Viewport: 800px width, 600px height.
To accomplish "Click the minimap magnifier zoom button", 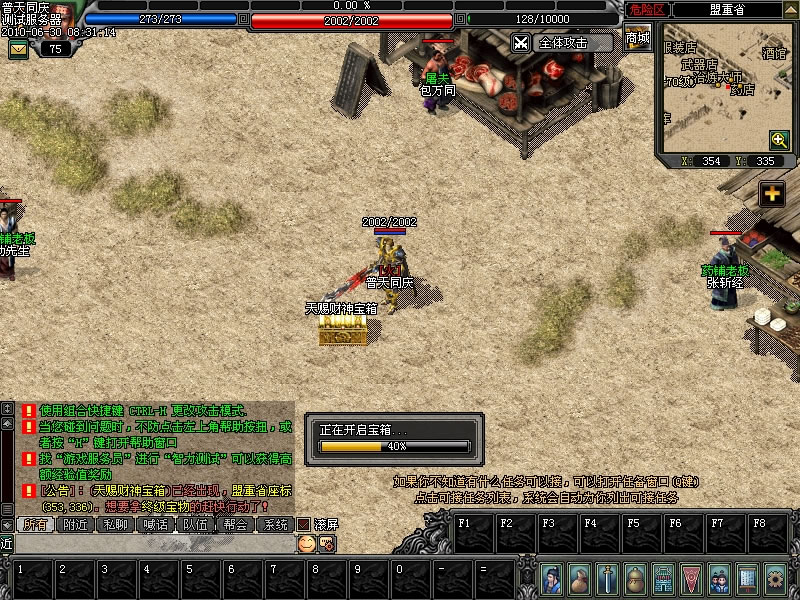I will (x=779, y=140).
